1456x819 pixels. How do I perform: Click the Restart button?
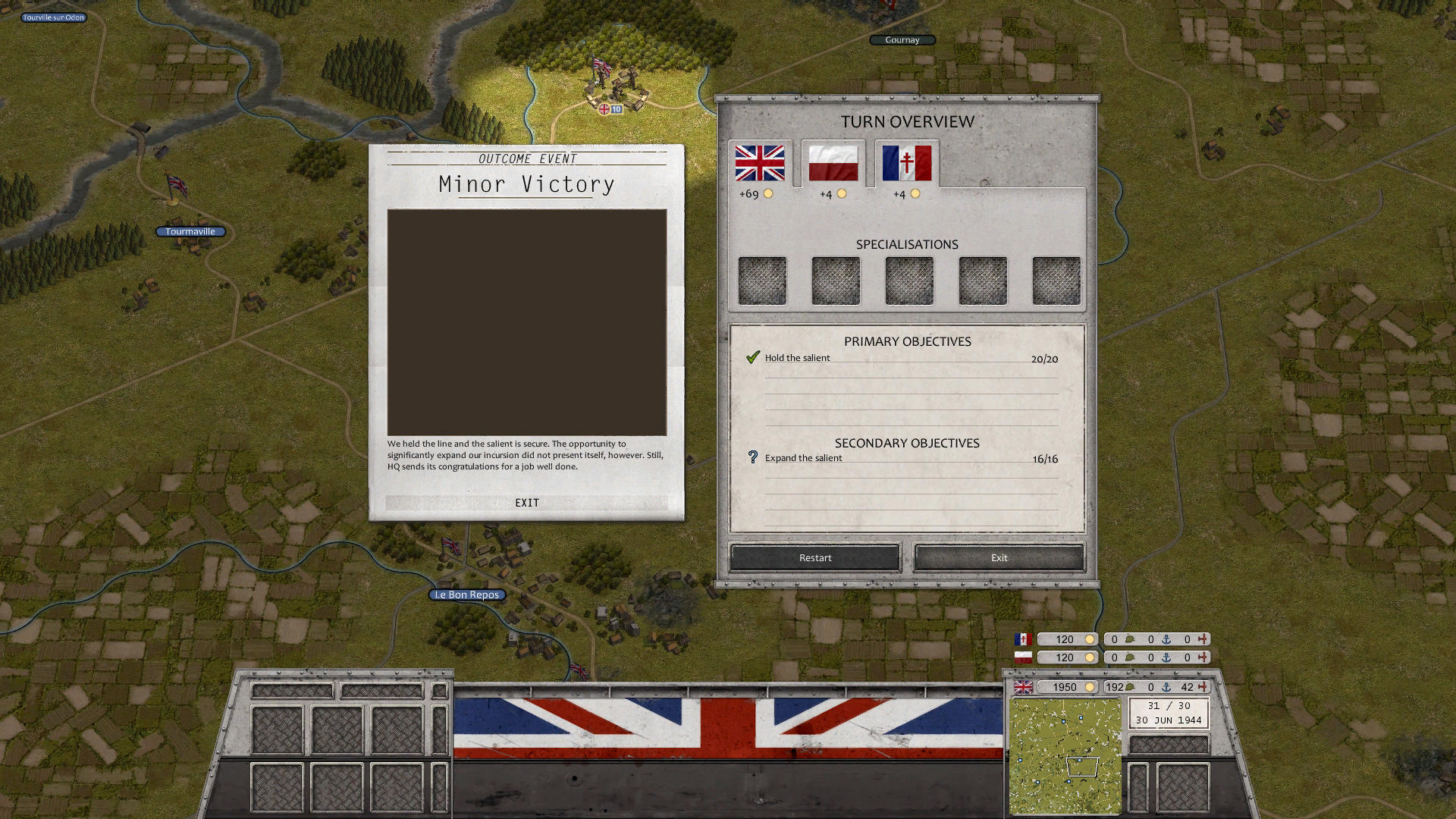[814, 557]
